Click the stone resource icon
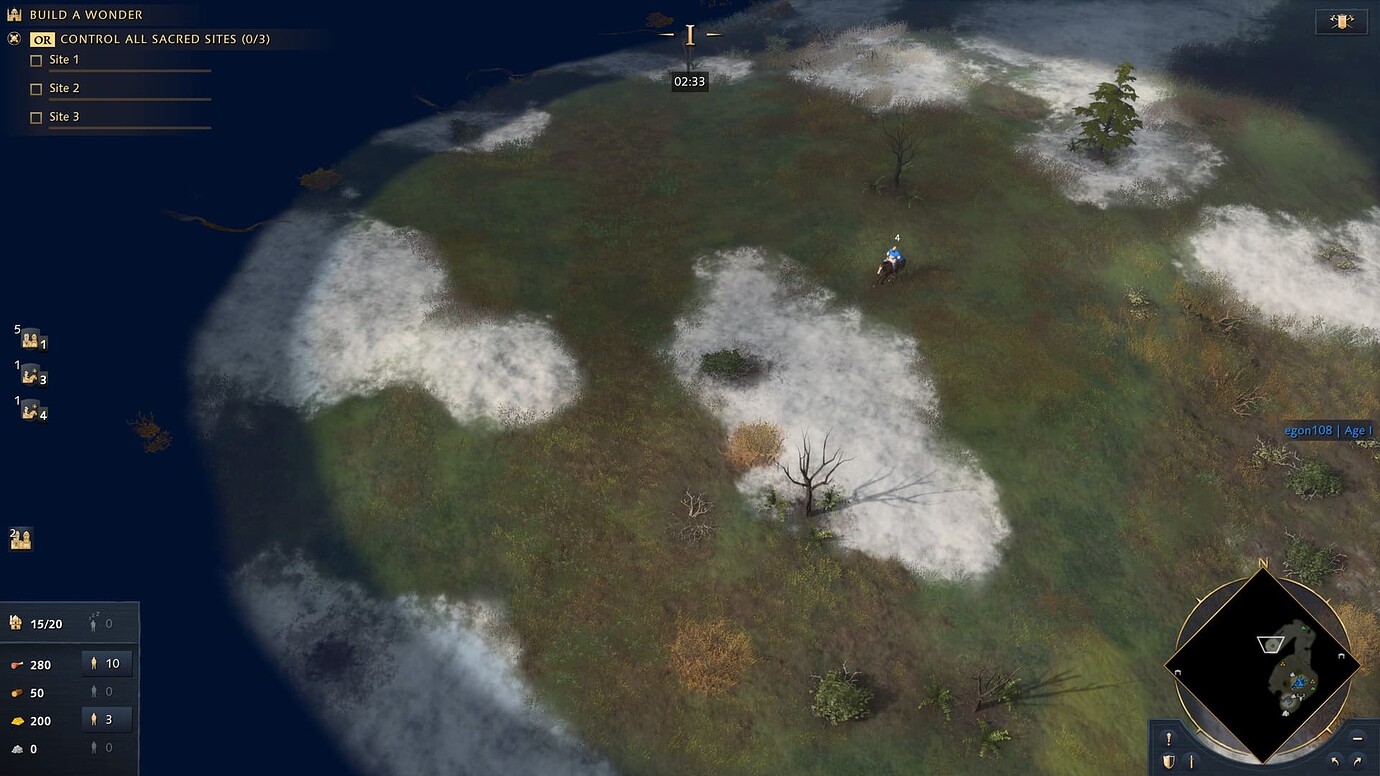The height and width of the screenshot is (776, 1380). [x=17, y=748]
